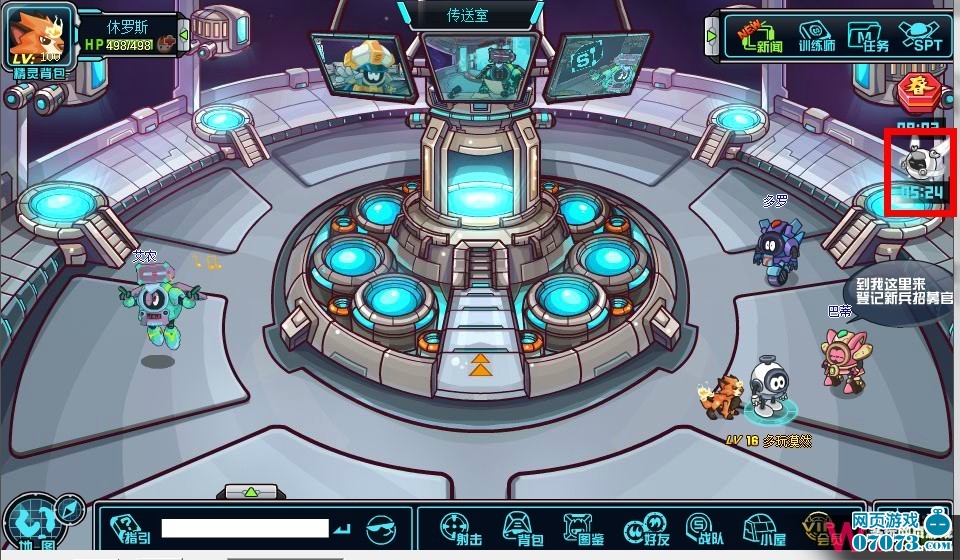Open the 训练师 trainer menu
This screenshot has height=560, width=960.
click(816, 37)
